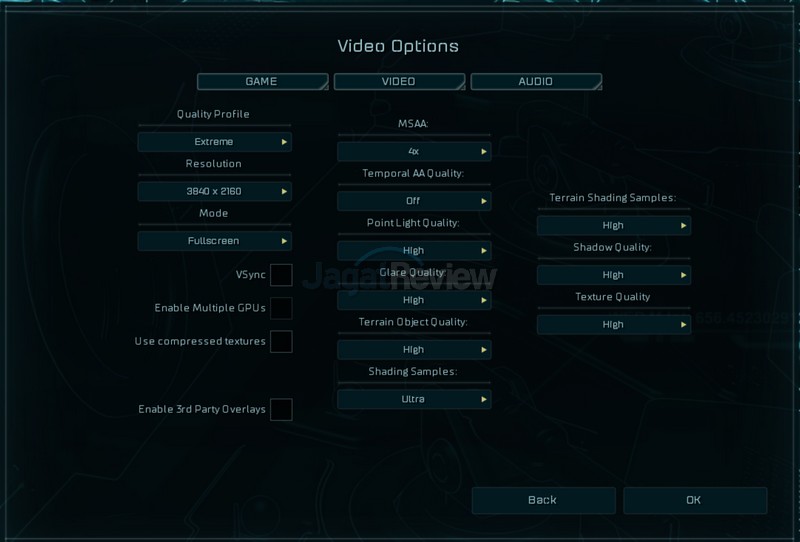The width and height of the screenshot is (800, 542).
Task: Open the Point Light Quality dropdown
Action: pos(414,250)
